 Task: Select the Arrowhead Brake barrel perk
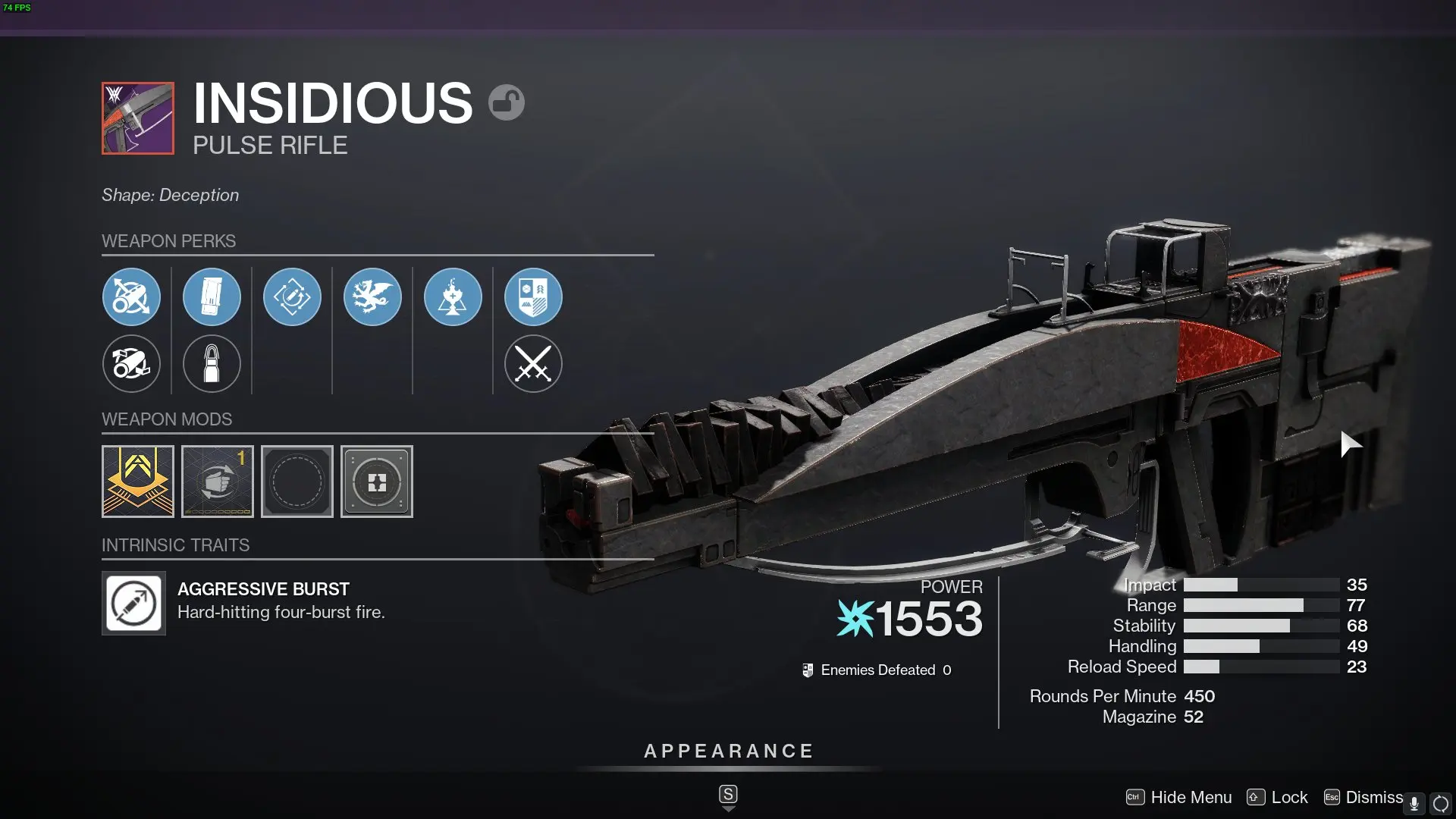click(131, 297)
